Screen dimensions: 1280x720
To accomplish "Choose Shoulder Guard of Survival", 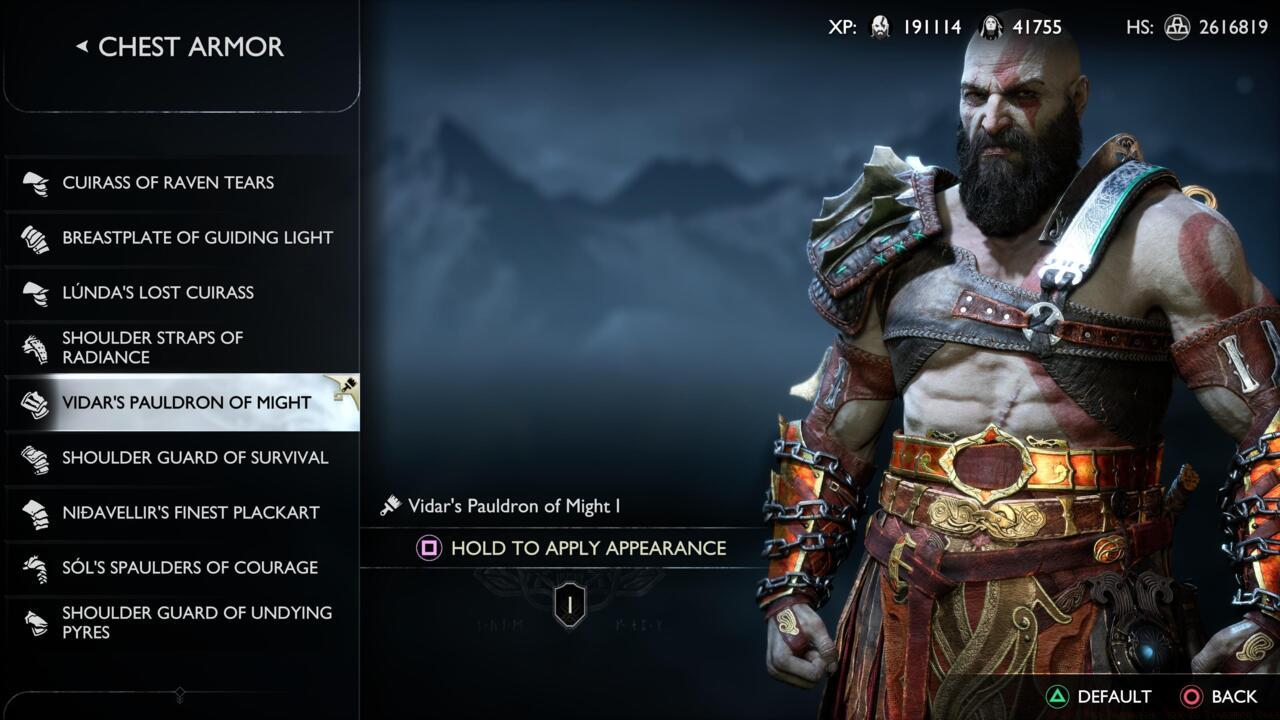I will pos(195,458).
